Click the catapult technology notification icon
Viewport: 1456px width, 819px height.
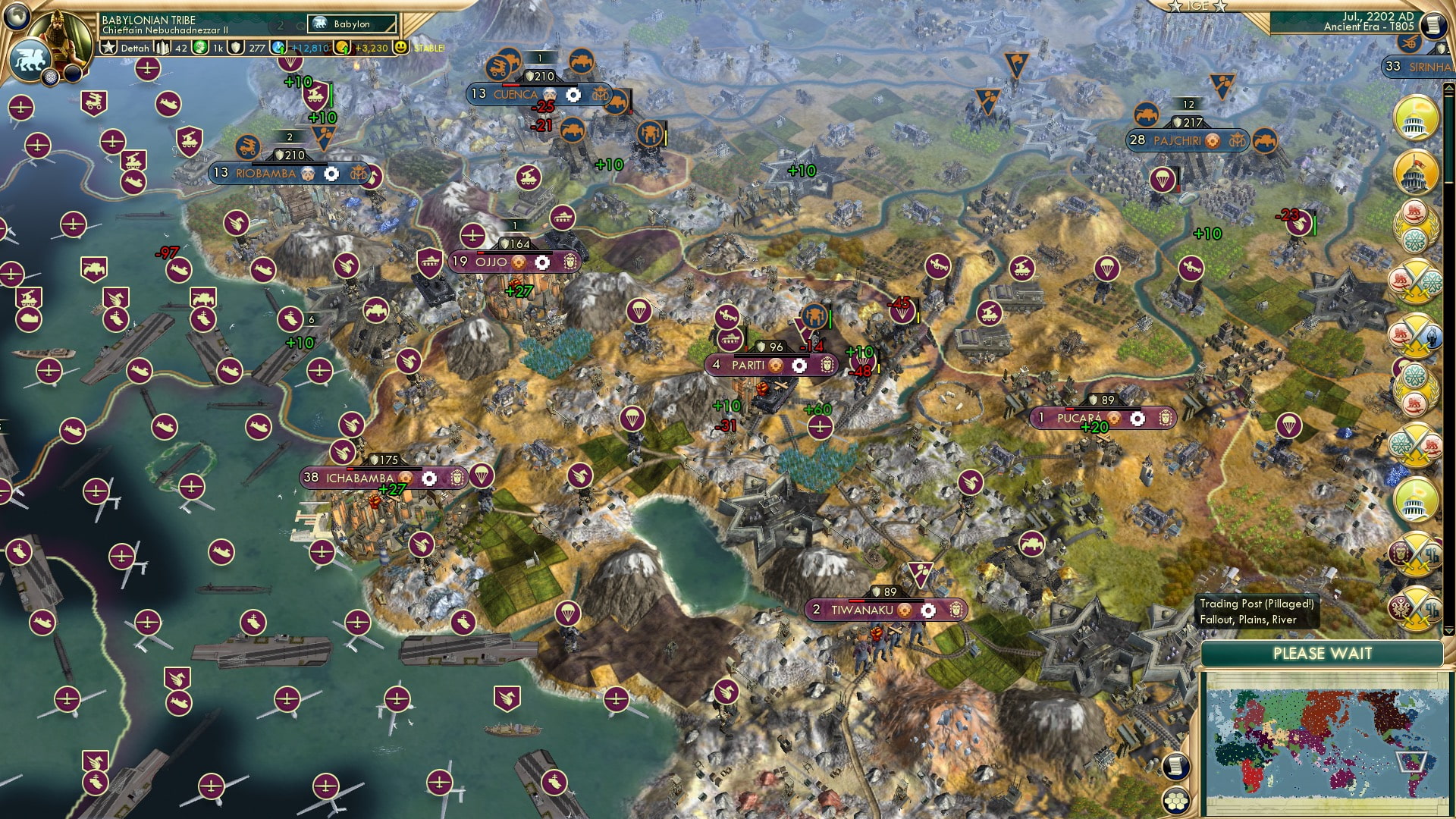(1410, 45)
